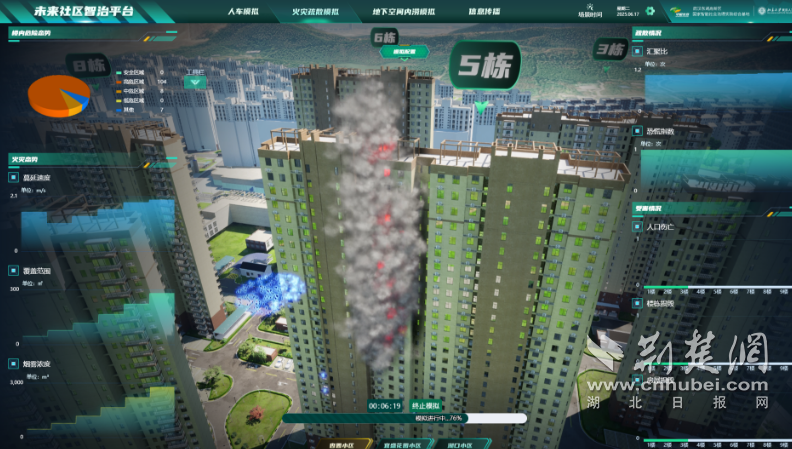Choose the 6栋 building label
792x449 pixels.
click(x=385, y=38)
